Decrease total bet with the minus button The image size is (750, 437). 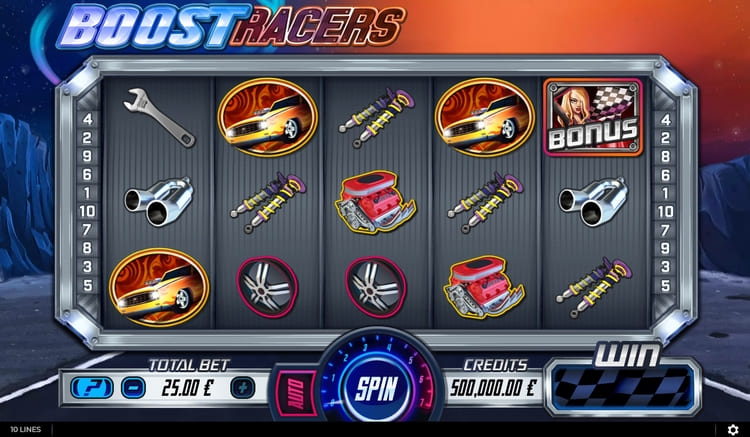[133, 386]
